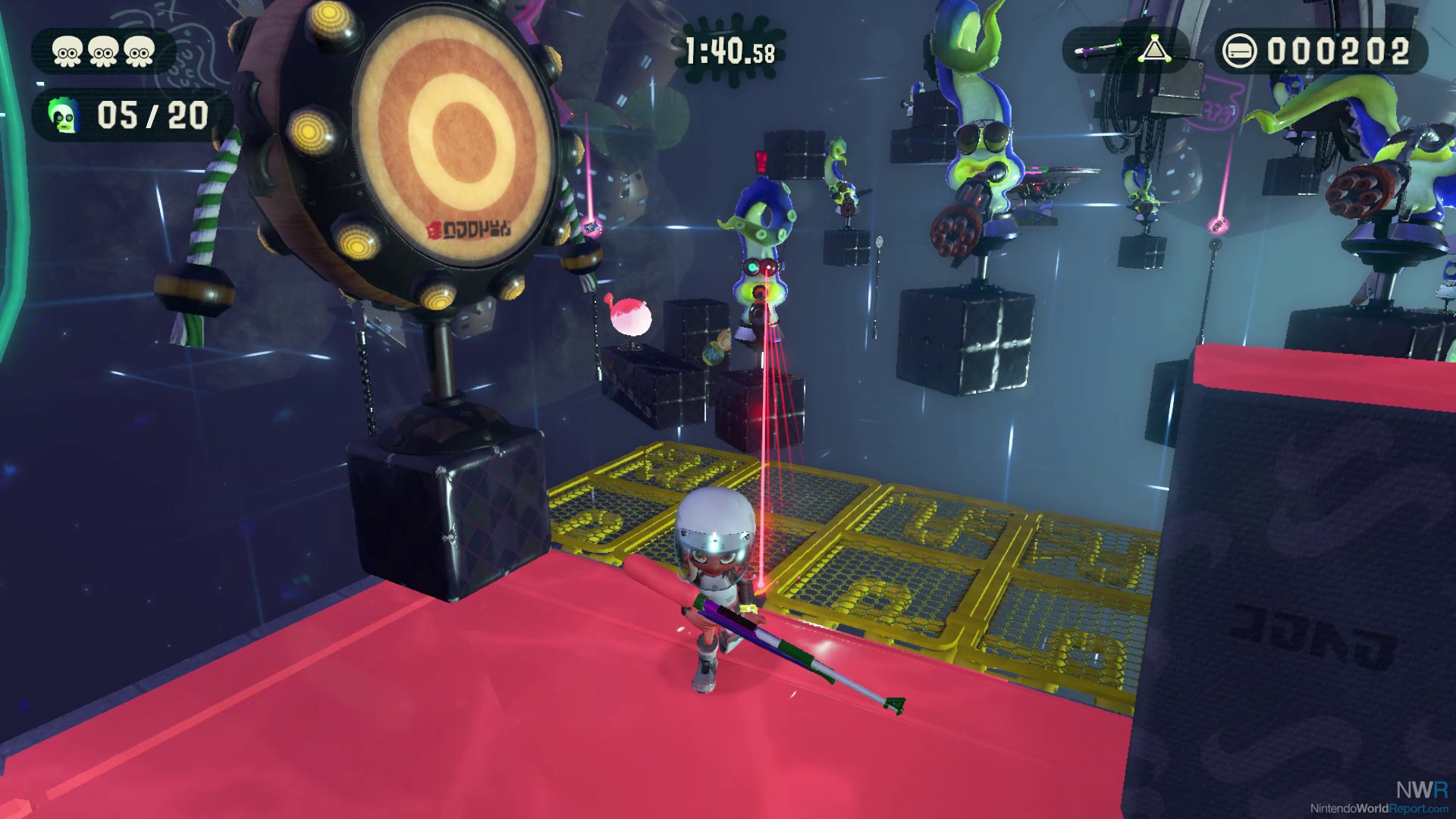
Task: Select the triangular Splat Bomb sub weapon icon
Action: [x=1154, y=50]
